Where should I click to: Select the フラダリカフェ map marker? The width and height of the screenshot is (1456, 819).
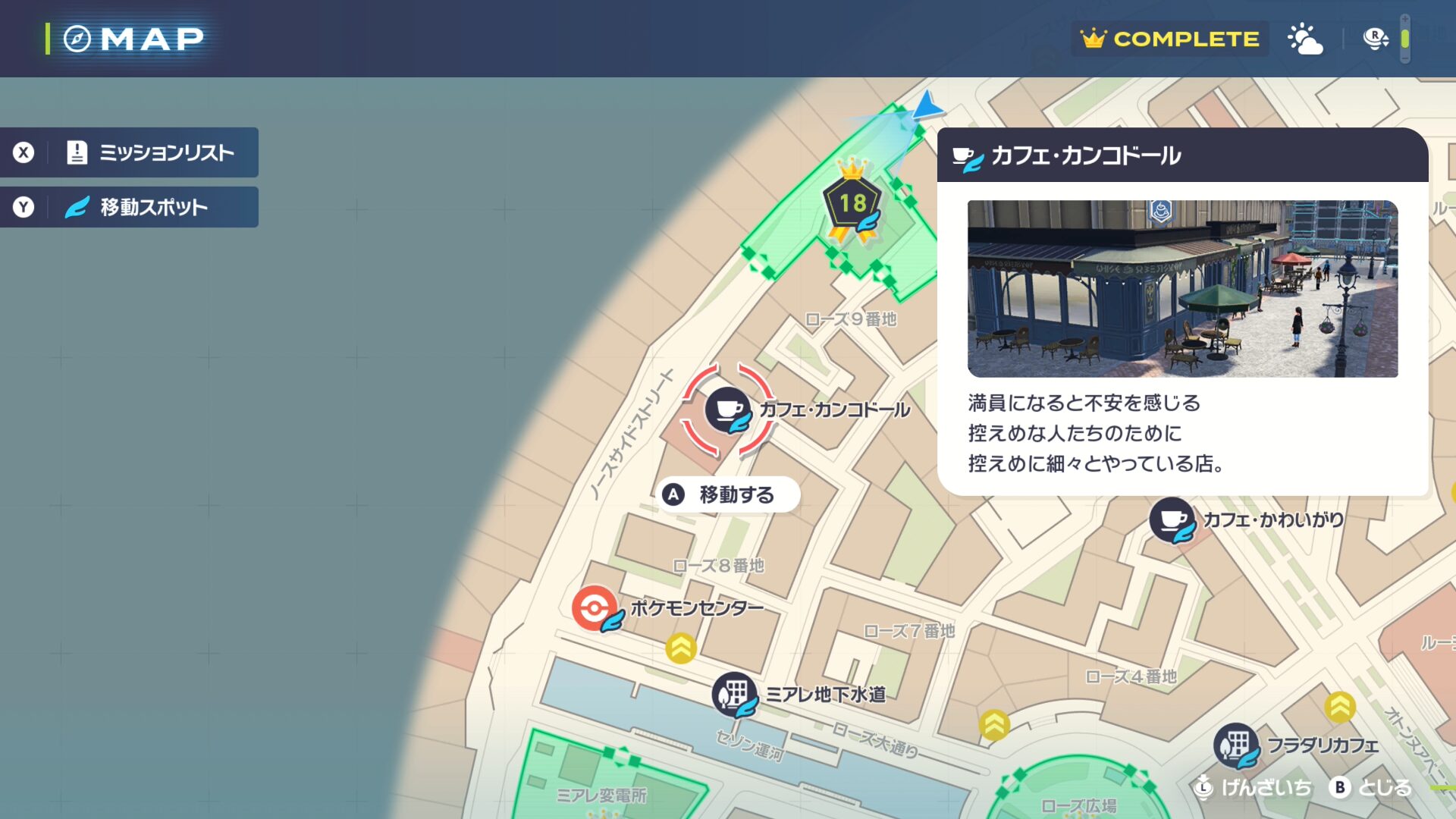point(1236,745)
